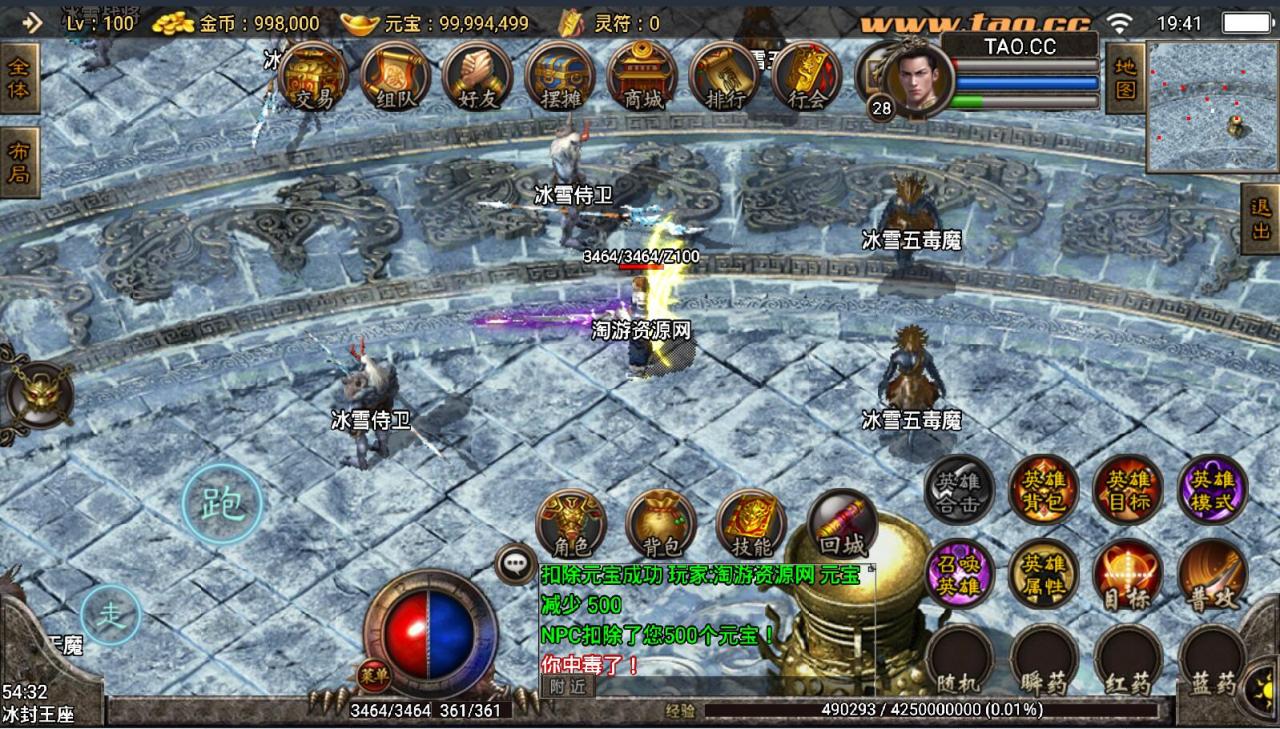Open the 摆摊 stall menu

pos(560,77)
